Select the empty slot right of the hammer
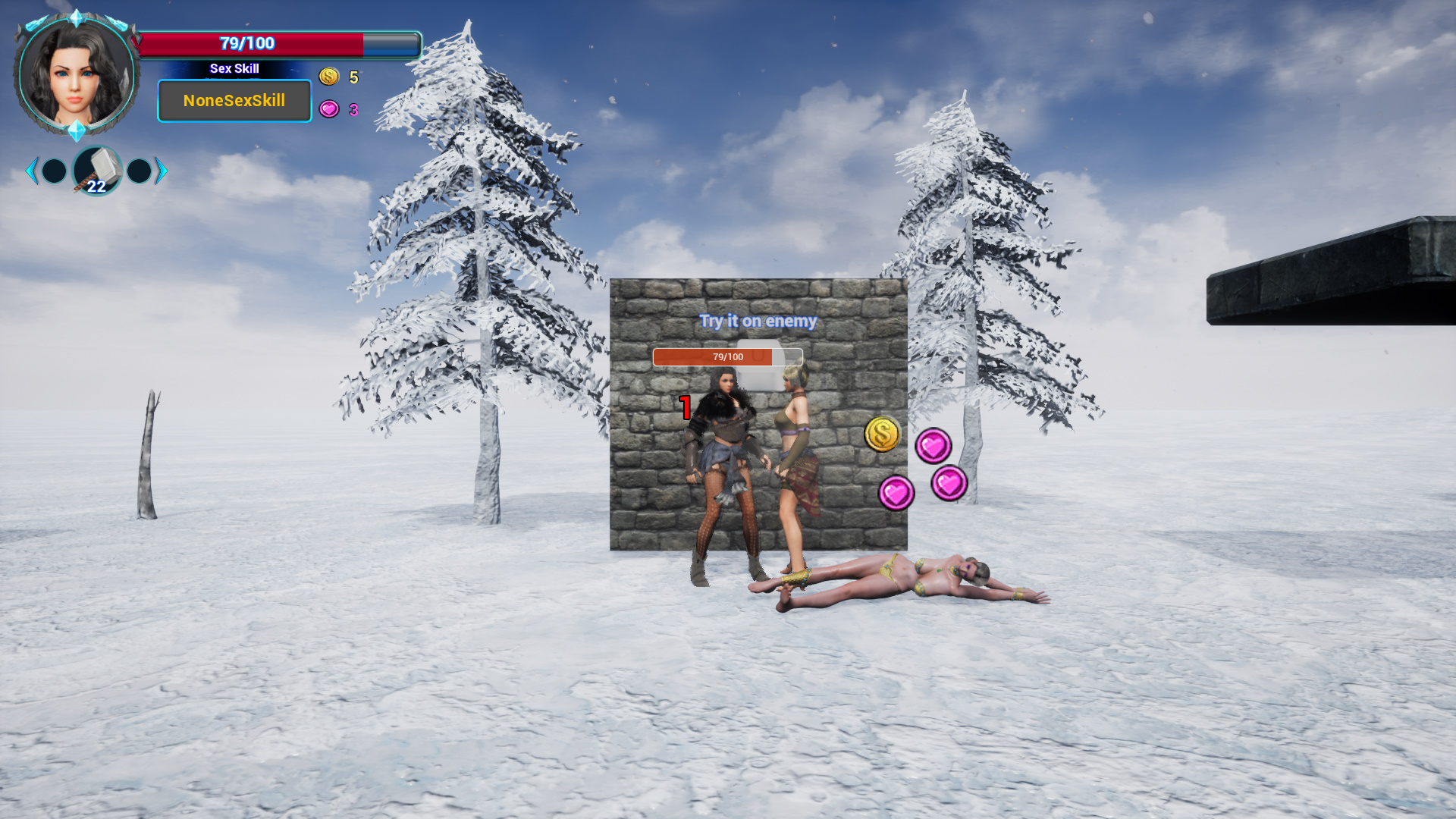Image resolution: width=1456 pixels, height=819 pixels. [x=139, y=171]
